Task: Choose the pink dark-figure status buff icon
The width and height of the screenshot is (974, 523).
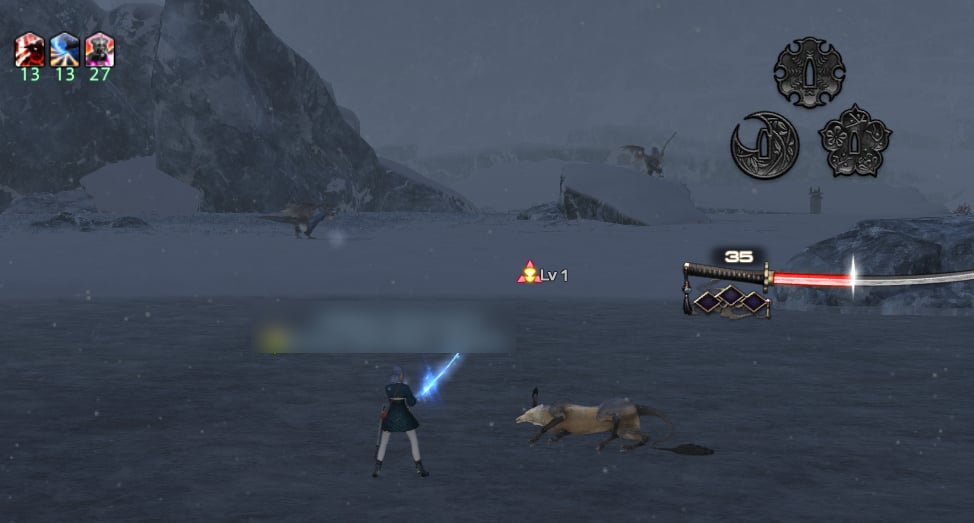Action: (x=99, y=49)
